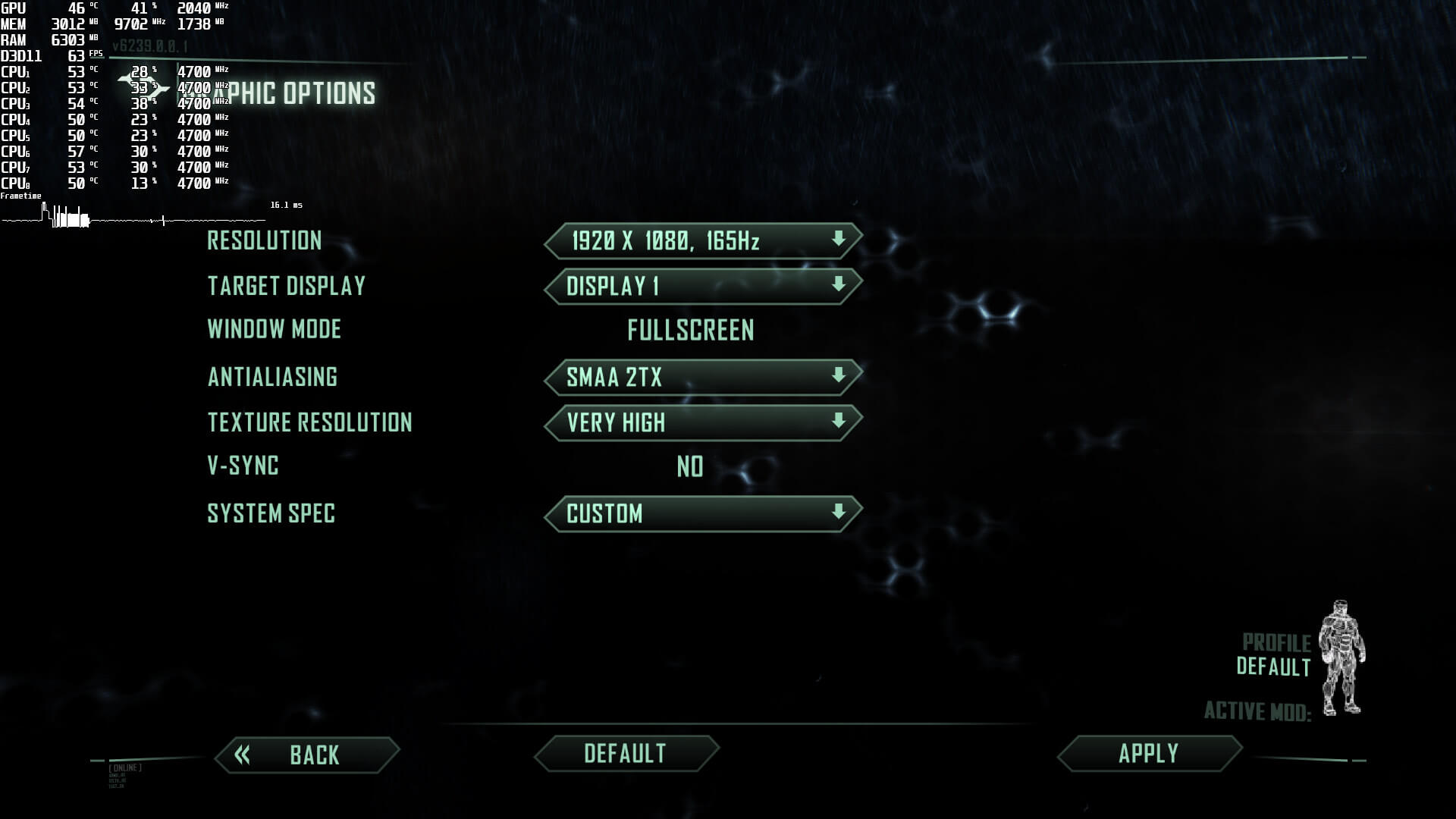This screenshot has height=819, width=1456.
Task: Toggle the V-Sync NO setting
Action: [689, 466]
